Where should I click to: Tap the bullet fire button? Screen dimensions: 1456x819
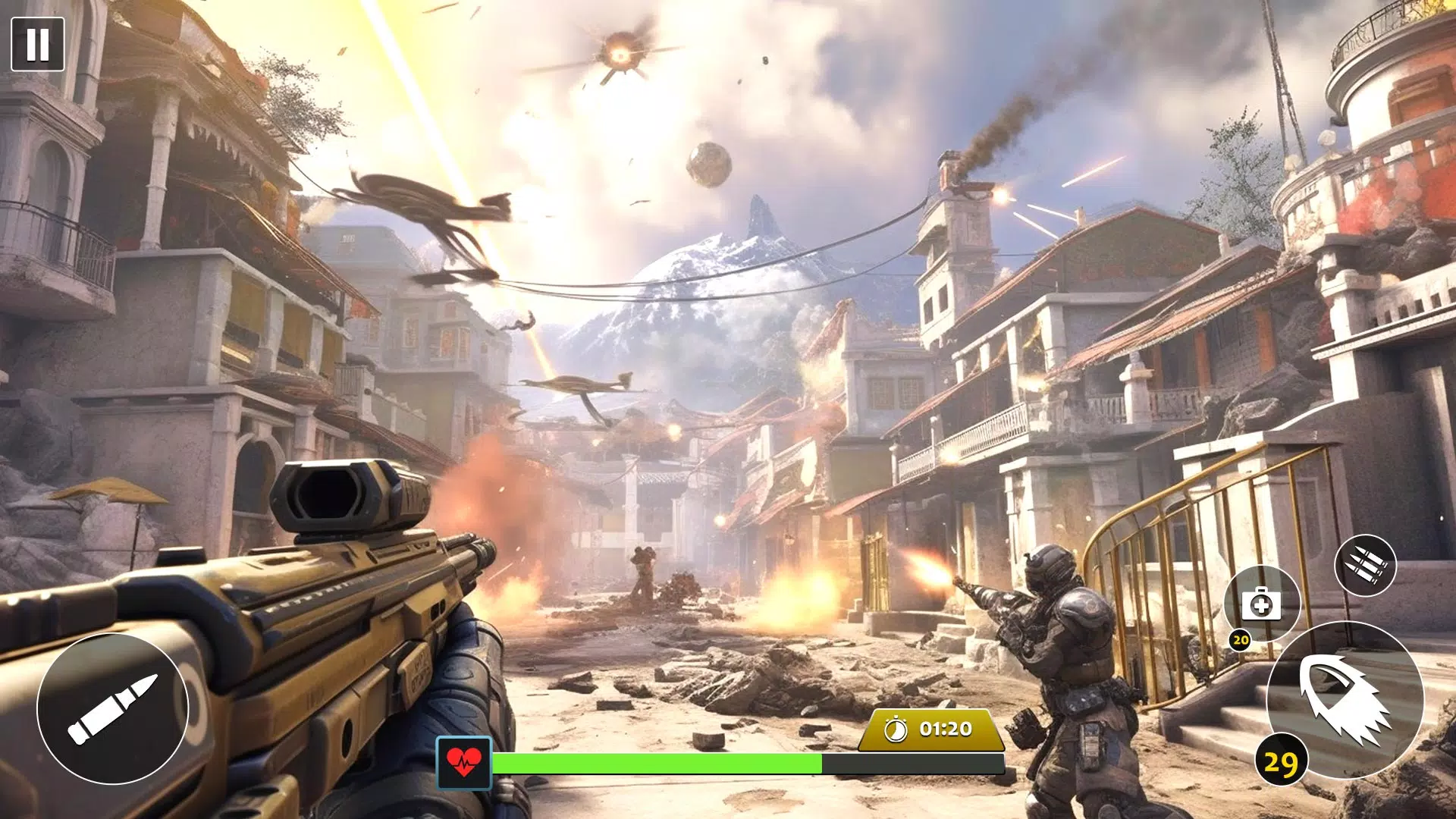coord(112,709)
